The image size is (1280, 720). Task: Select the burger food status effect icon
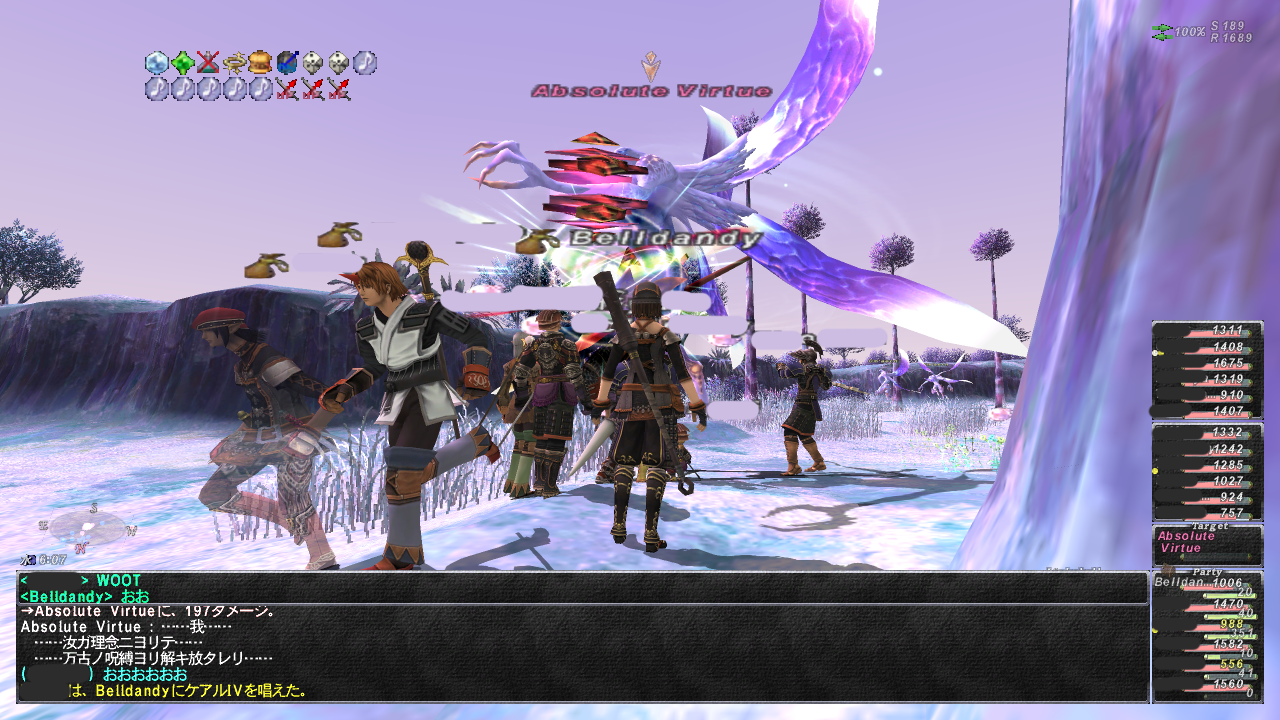260,63
